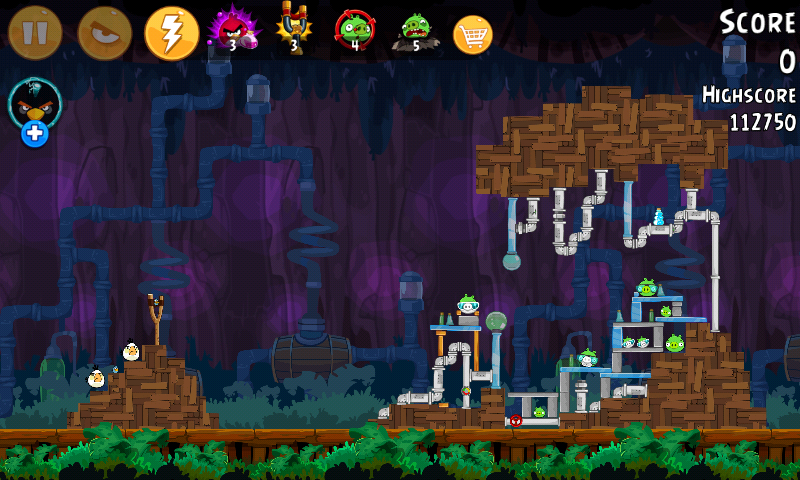Viewport: 800px width, 480px height.
Task: Use the King Sling slingshot power-up
Action: point(294,30)
